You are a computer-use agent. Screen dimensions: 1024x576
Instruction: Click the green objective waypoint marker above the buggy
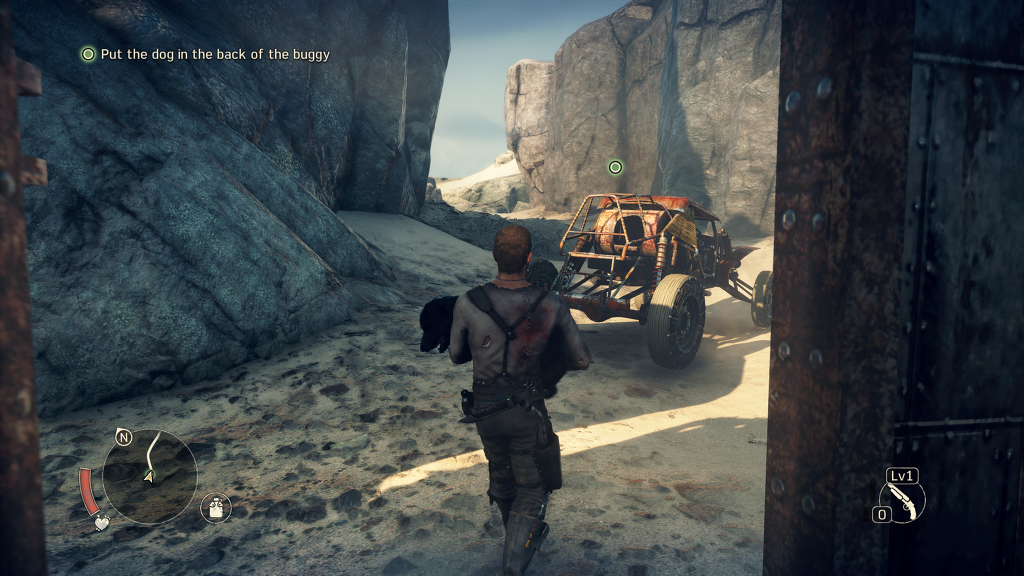[615, 167]
